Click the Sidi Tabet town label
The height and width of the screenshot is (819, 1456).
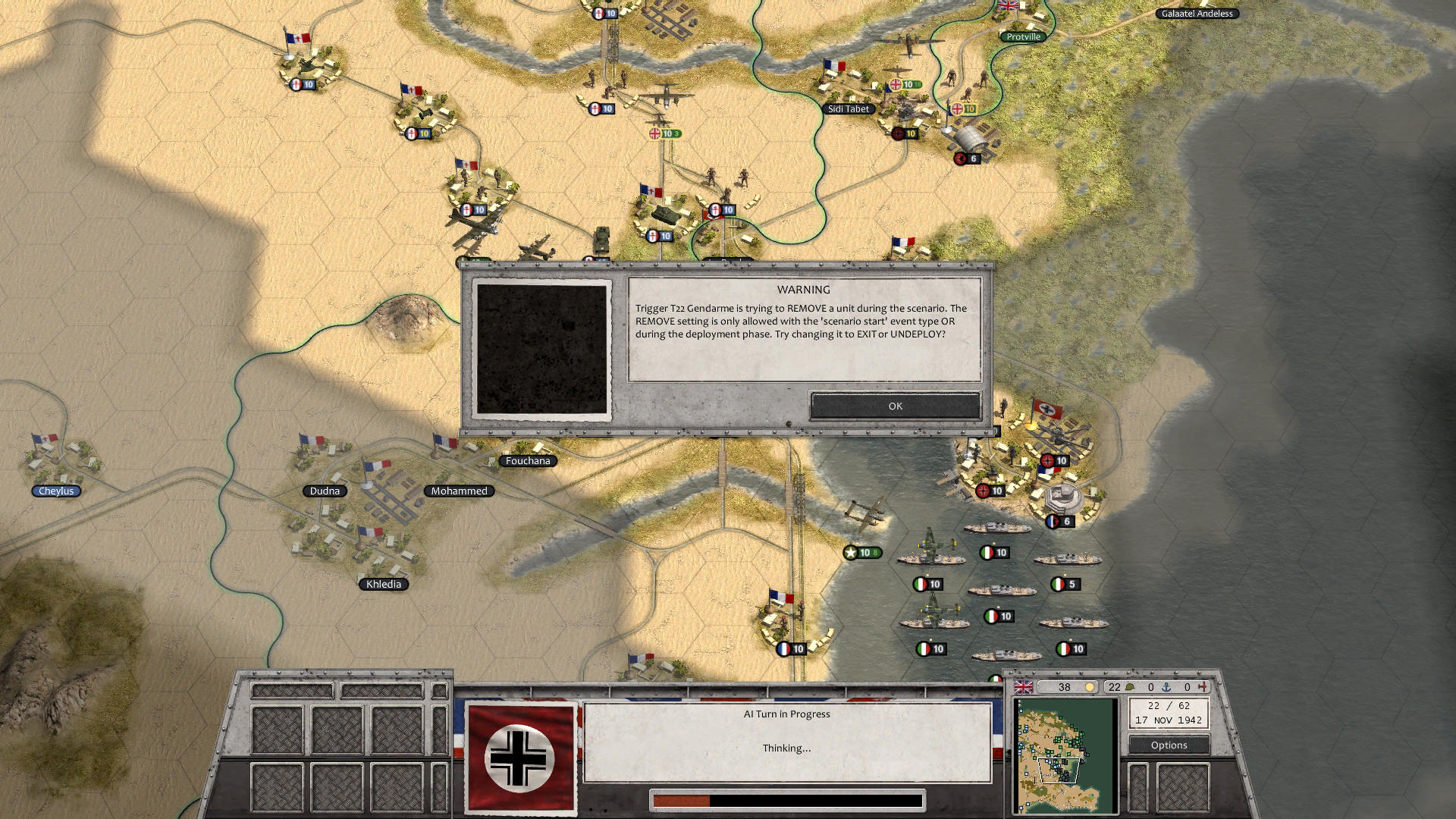tap(851, 108)
